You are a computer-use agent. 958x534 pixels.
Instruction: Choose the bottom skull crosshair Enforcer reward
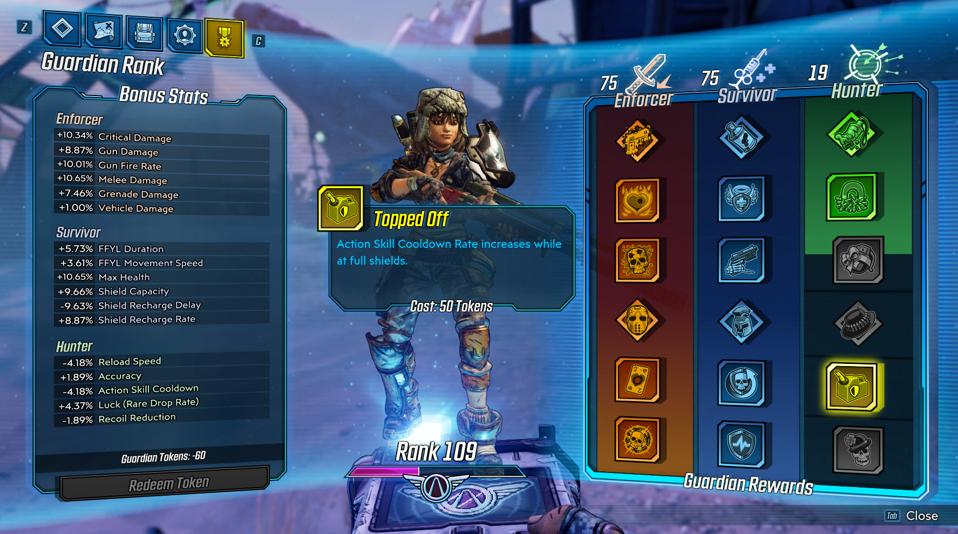coord(637,441)
